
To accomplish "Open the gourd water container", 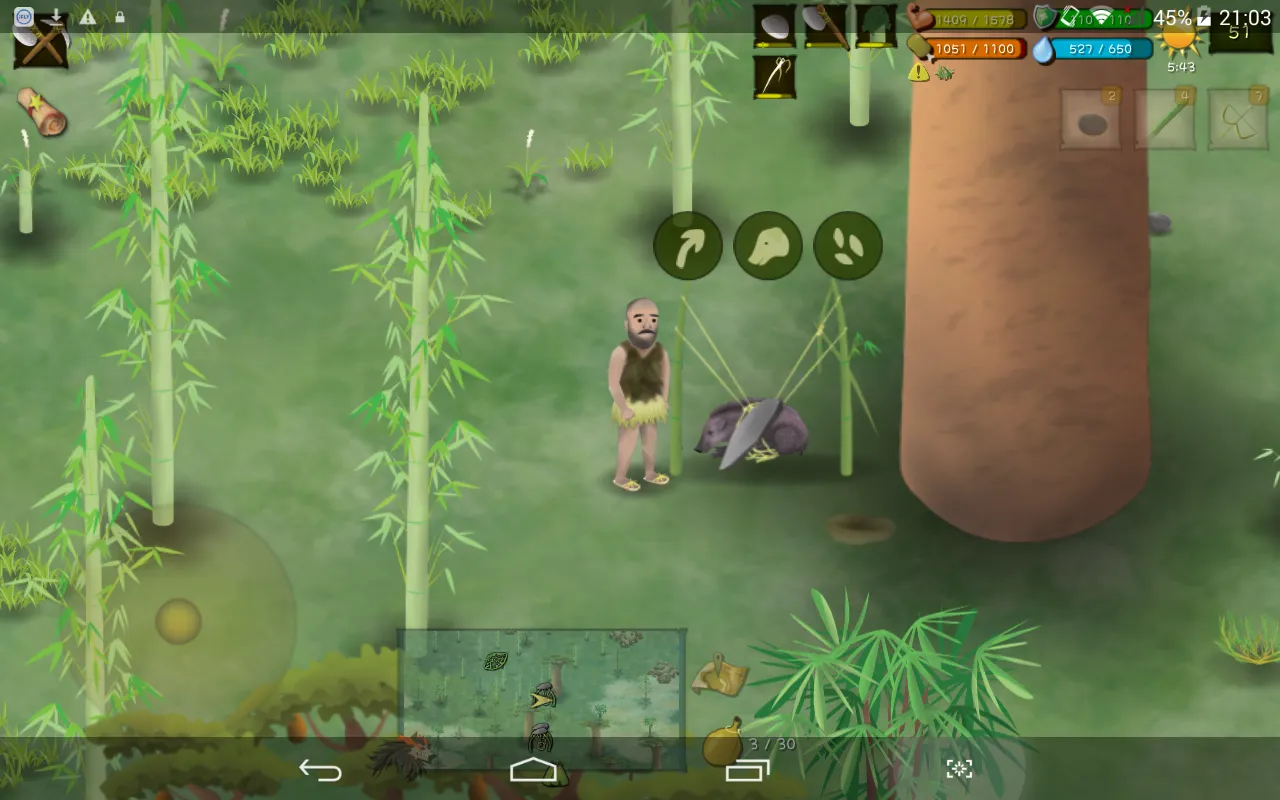I will pyautogui.click(x=722, y=742).
